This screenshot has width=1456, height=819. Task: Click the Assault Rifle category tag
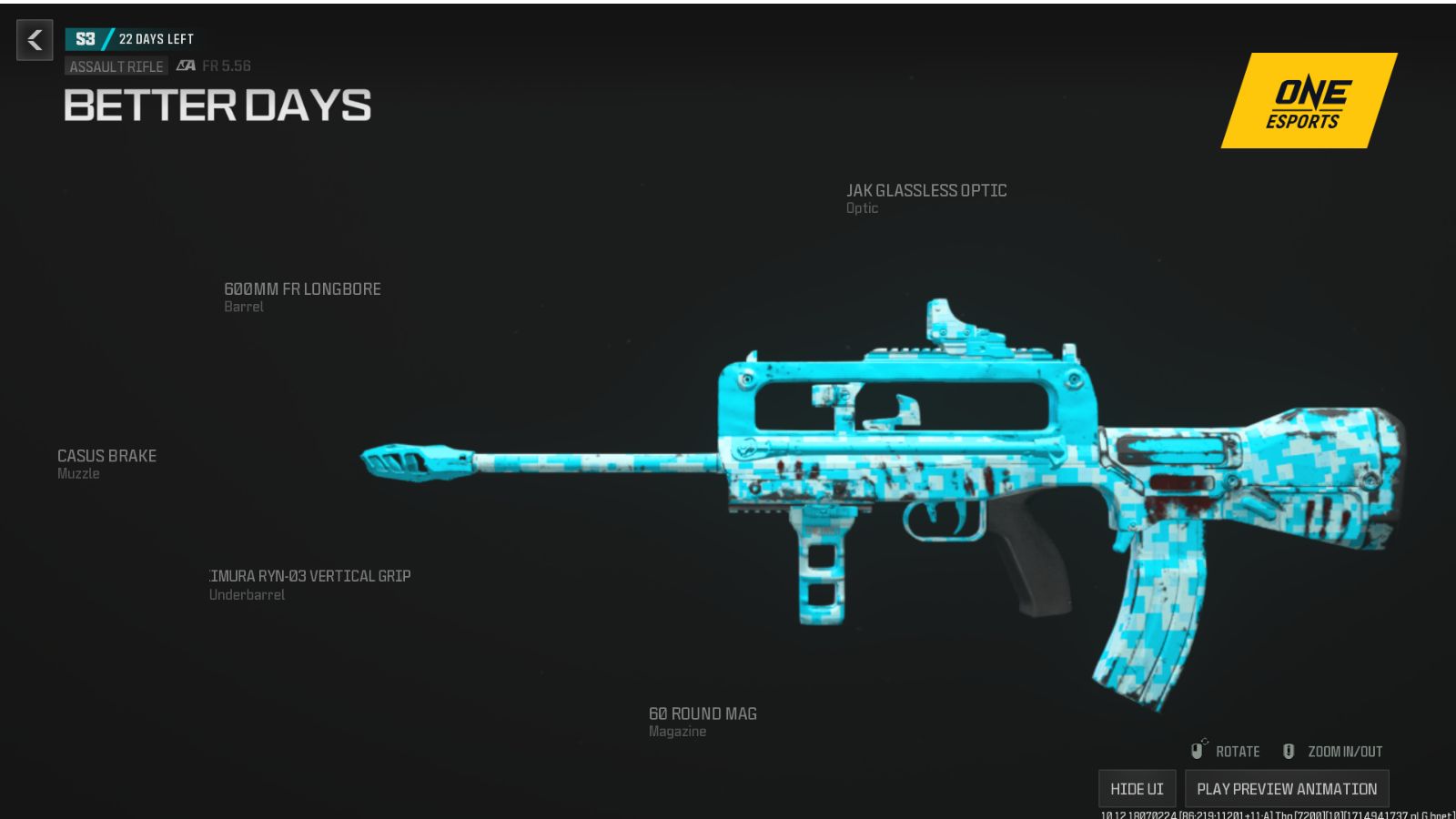(116, 66)
